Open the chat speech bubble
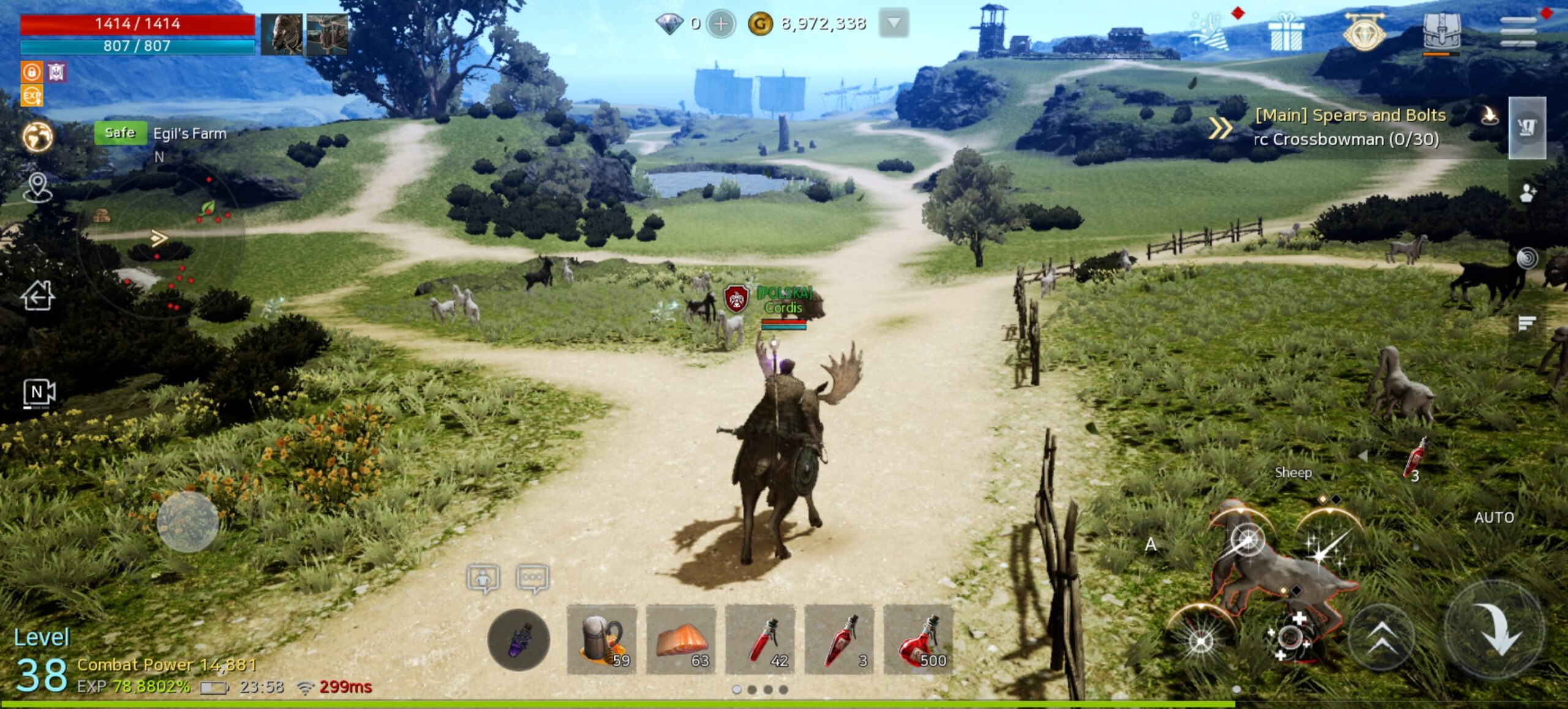 532,578
